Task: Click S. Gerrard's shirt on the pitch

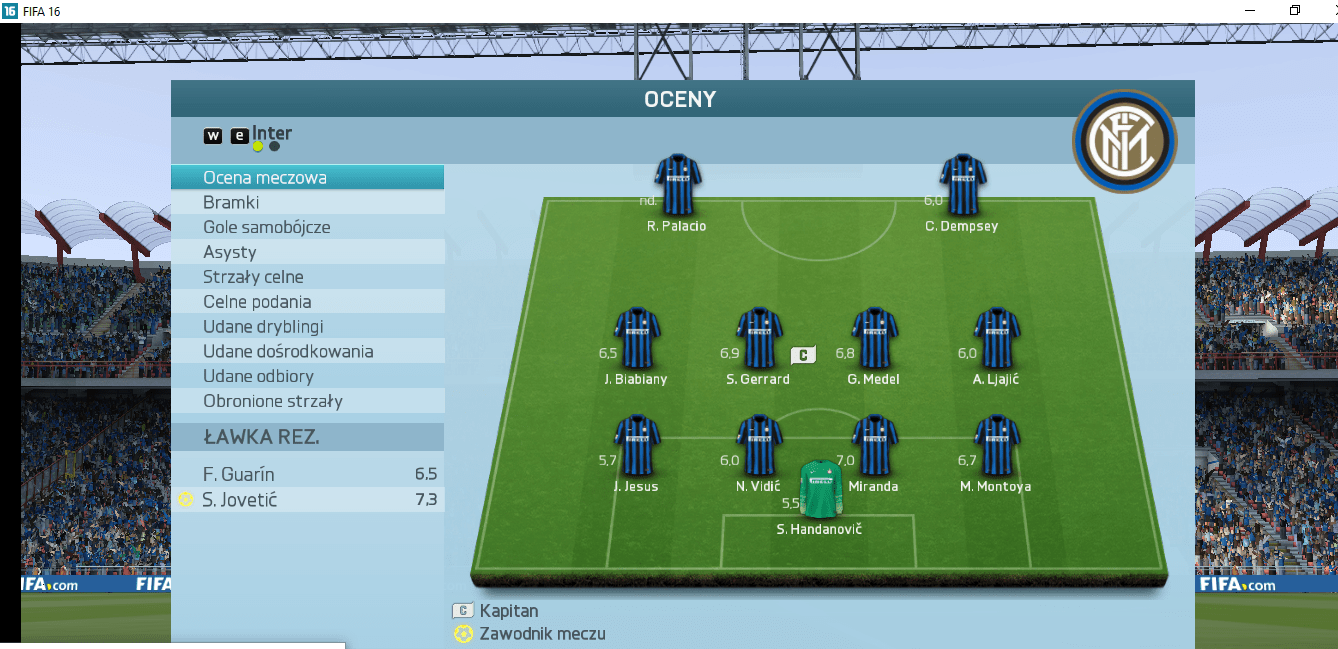Action: (x=759, y=338)
